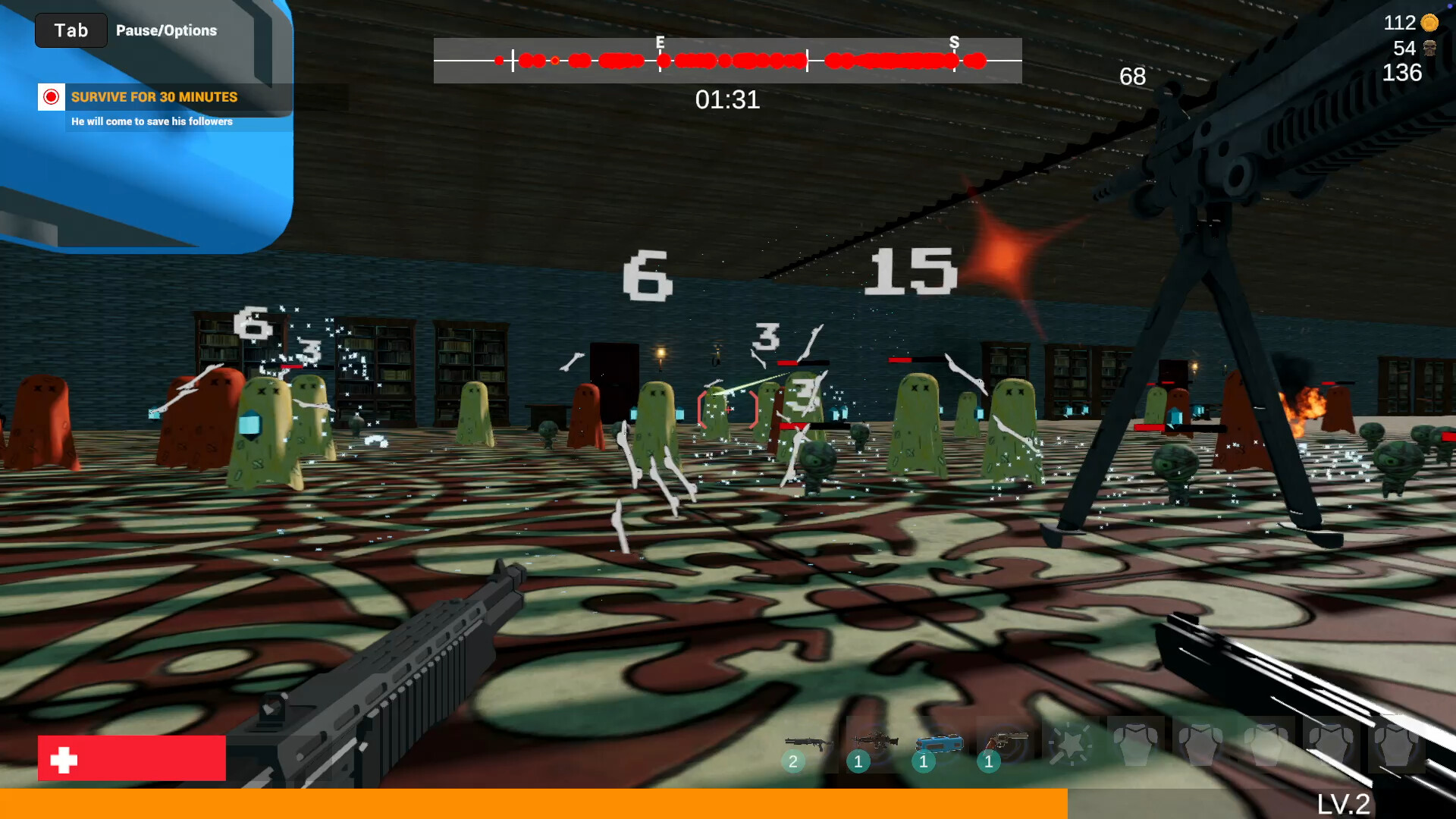Select the revolver weapon slot

pos(1004,743)
